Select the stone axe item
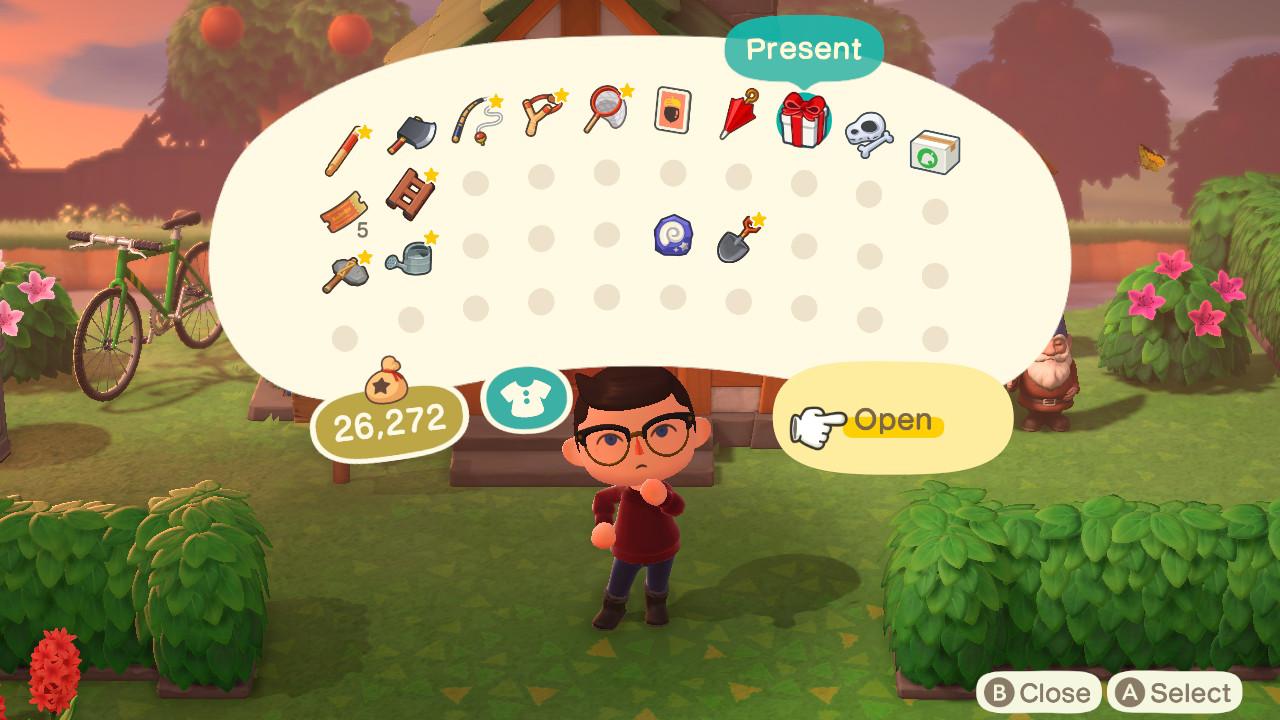The height and width of the screenshot is (720, 1280). (344, 271)
